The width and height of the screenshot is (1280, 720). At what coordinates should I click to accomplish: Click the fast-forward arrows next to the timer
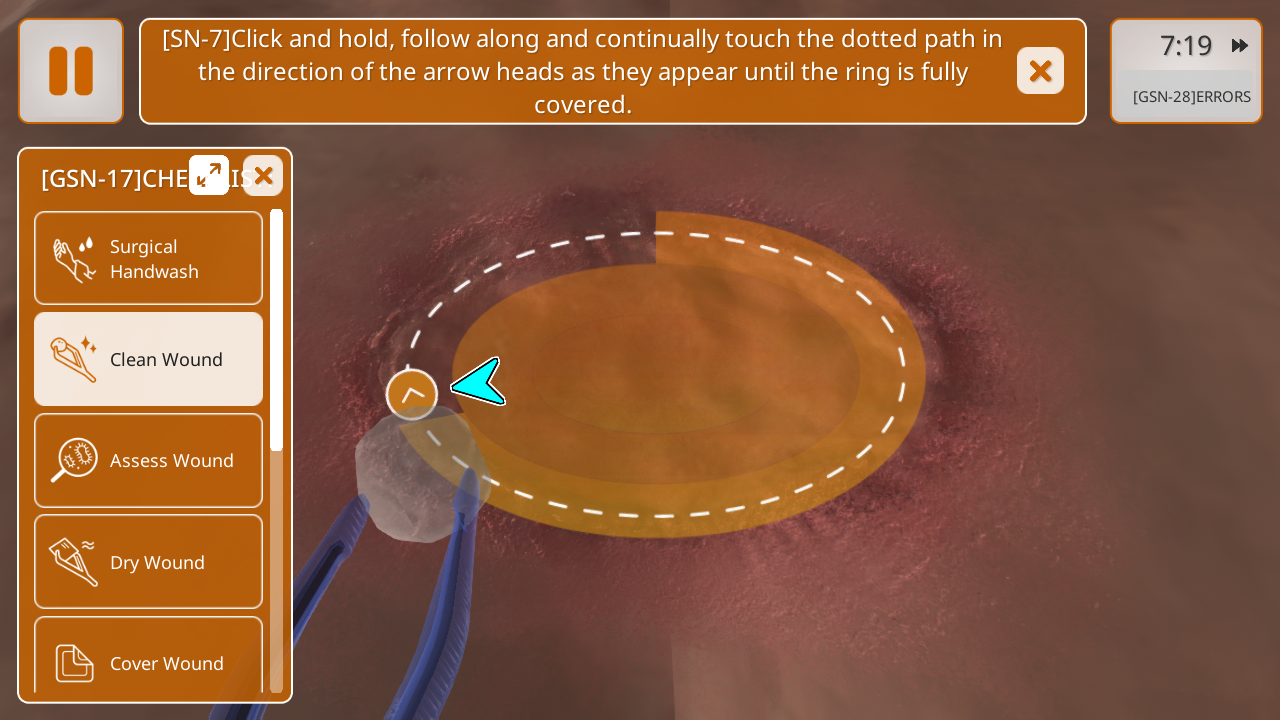coord(1240,46)
